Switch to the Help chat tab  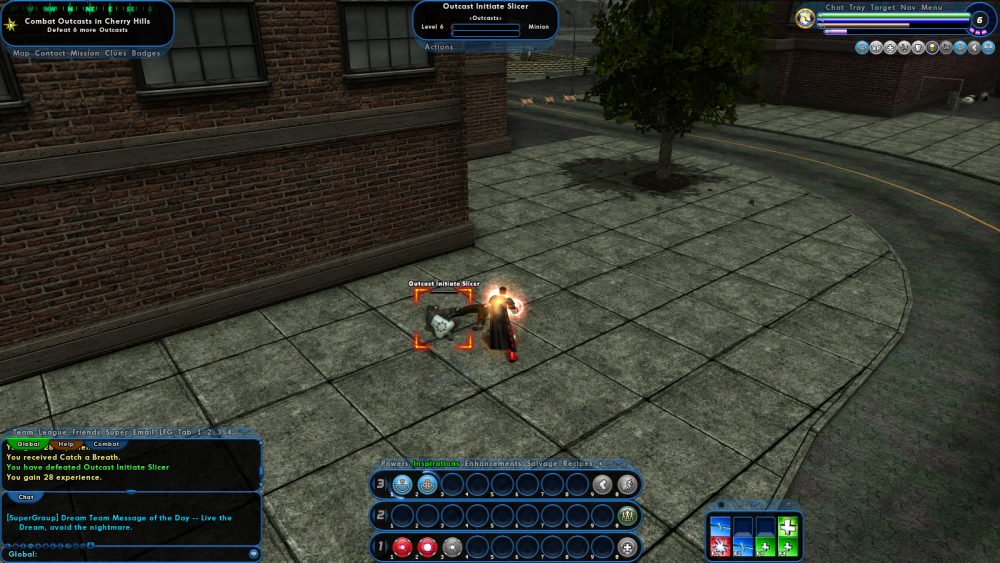point(66,443)
